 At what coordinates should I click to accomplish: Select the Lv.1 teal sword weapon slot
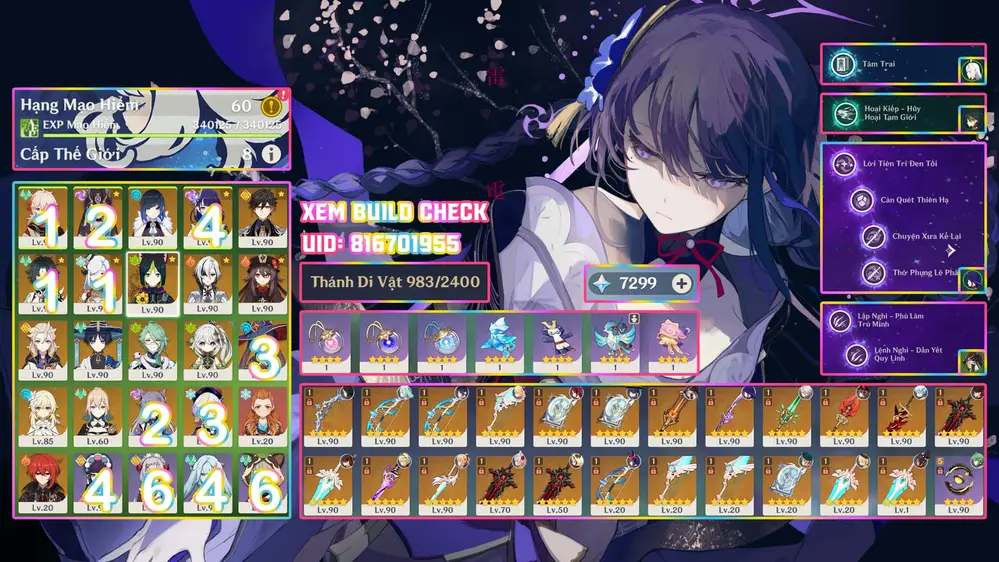[900, 483]
